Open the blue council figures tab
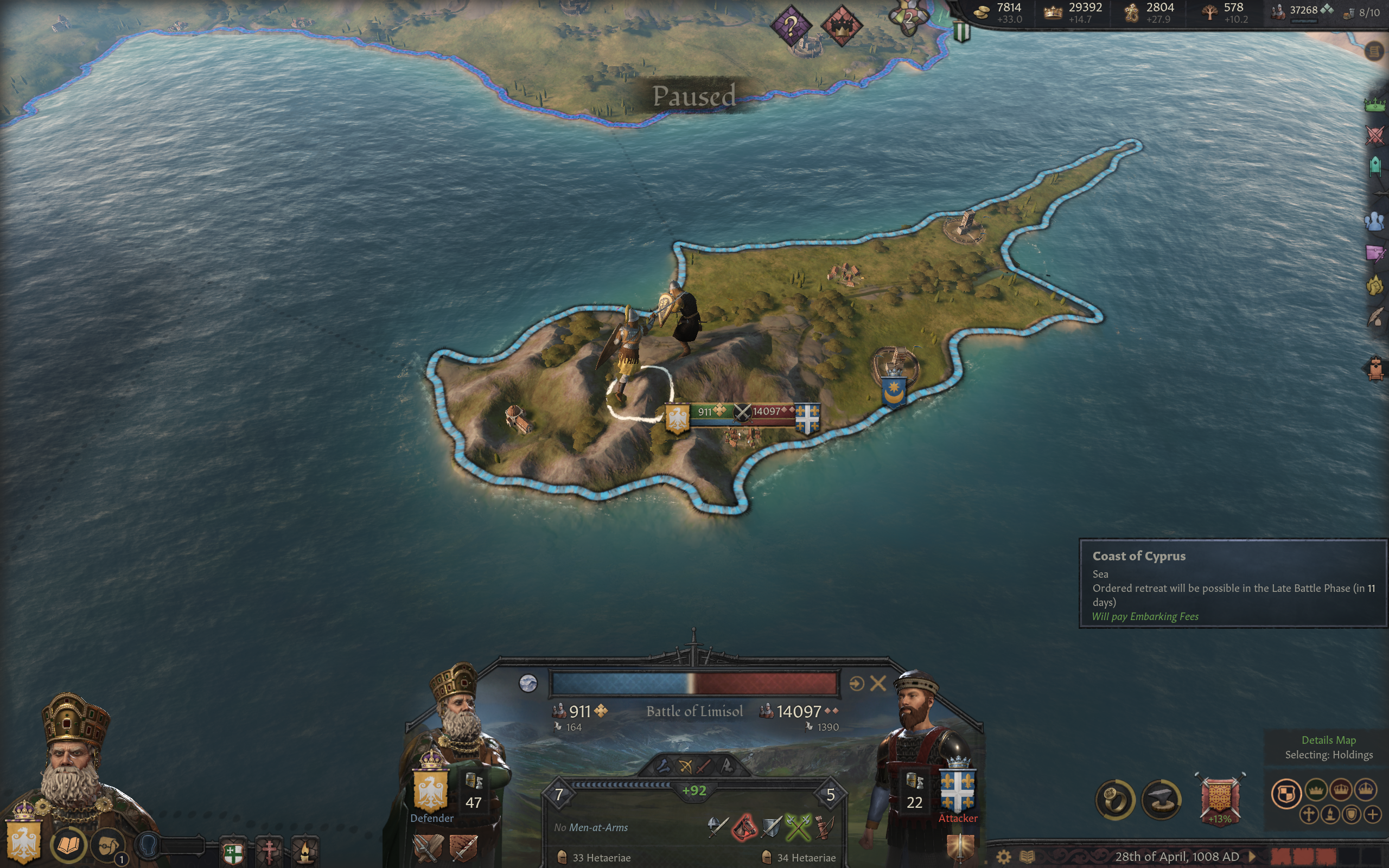The image size is (1389, 868). click(1375, 221)
